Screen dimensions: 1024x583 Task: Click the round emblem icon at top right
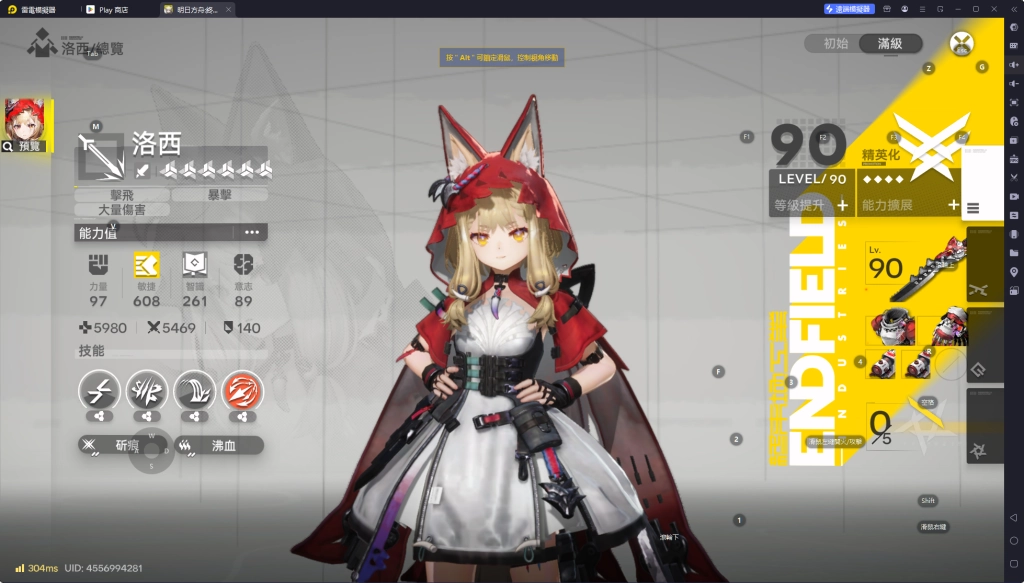(962, 43)
